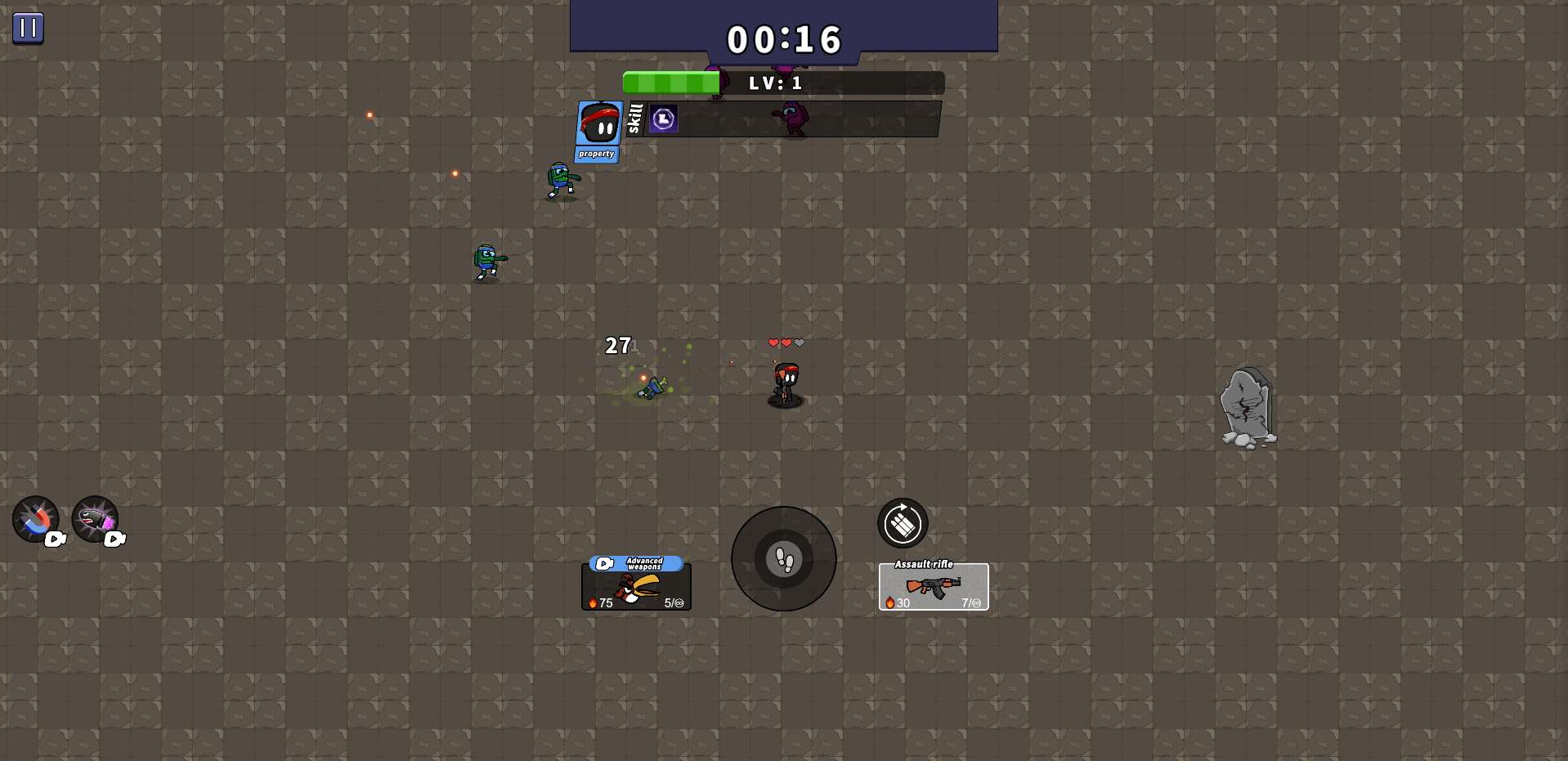The image size is (1568, 761).
Task: Activate the magnet power-up ad button
Action: [x=36, y=519]
